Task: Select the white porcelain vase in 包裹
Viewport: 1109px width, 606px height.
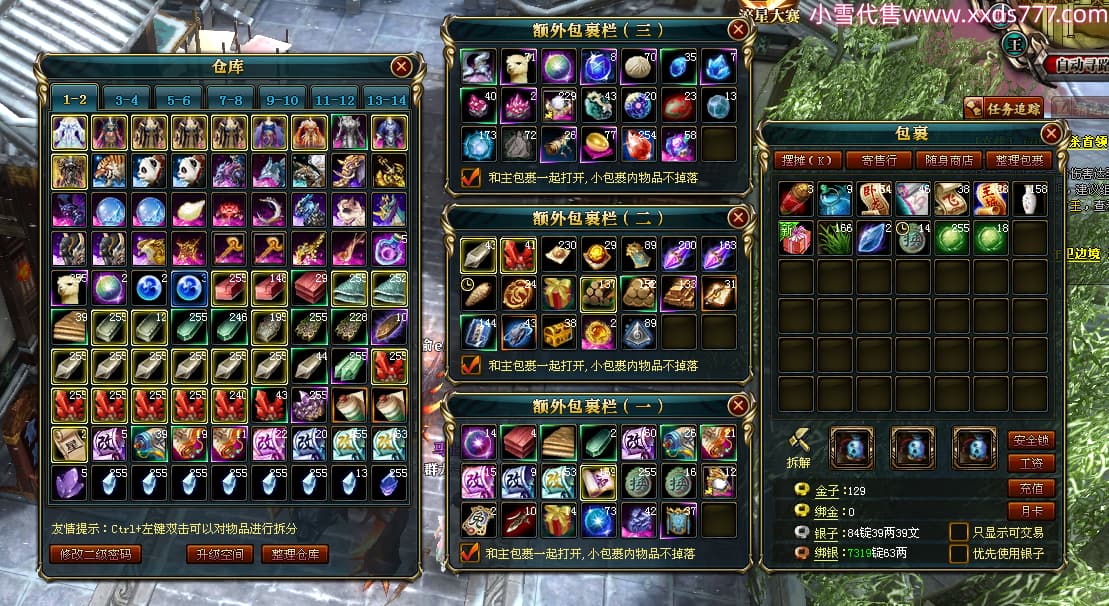Action: [x=1030, y=199]
